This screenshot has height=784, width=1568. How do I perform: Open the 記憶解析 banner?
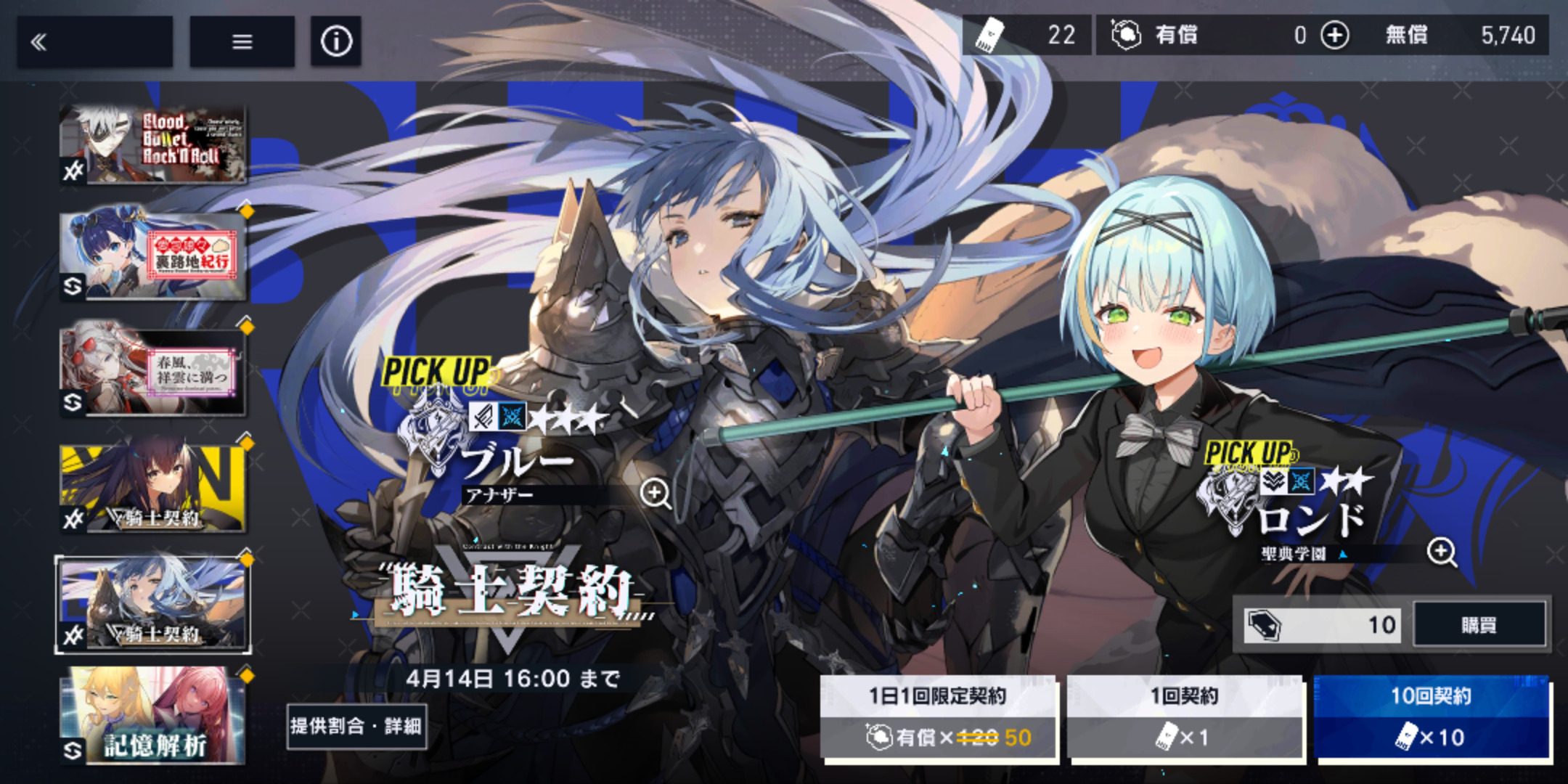pyautogui.click(x=154, y=717)
